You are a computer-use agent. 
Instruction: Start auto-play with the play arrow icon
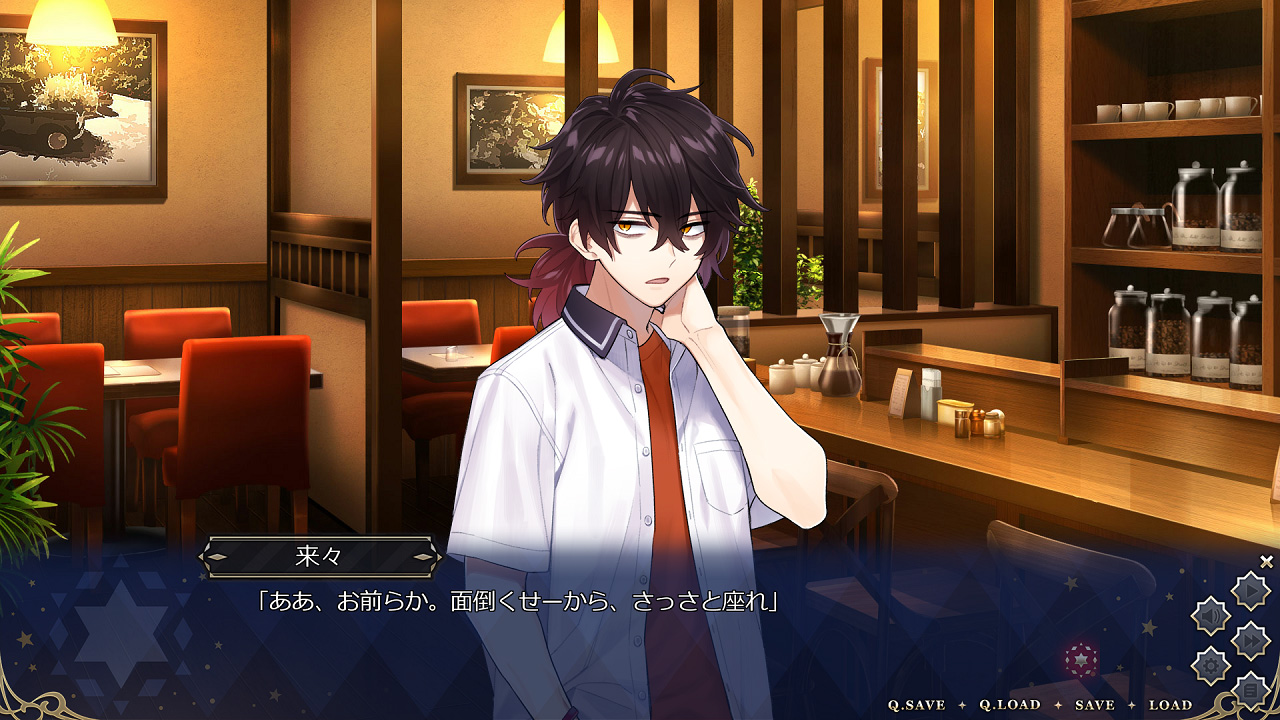1250,591
